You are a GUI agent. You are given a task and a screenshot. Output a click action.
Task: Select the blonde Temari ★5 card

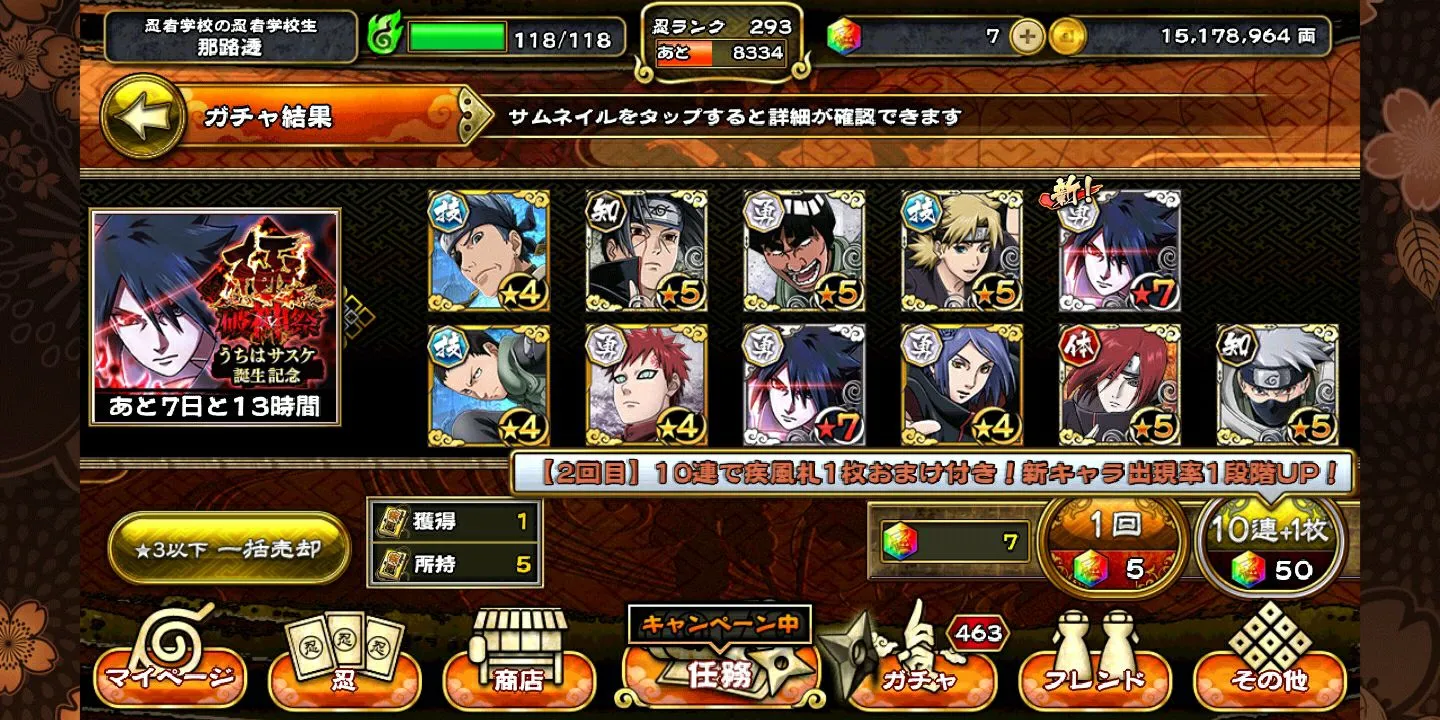[x=962, y=251]
